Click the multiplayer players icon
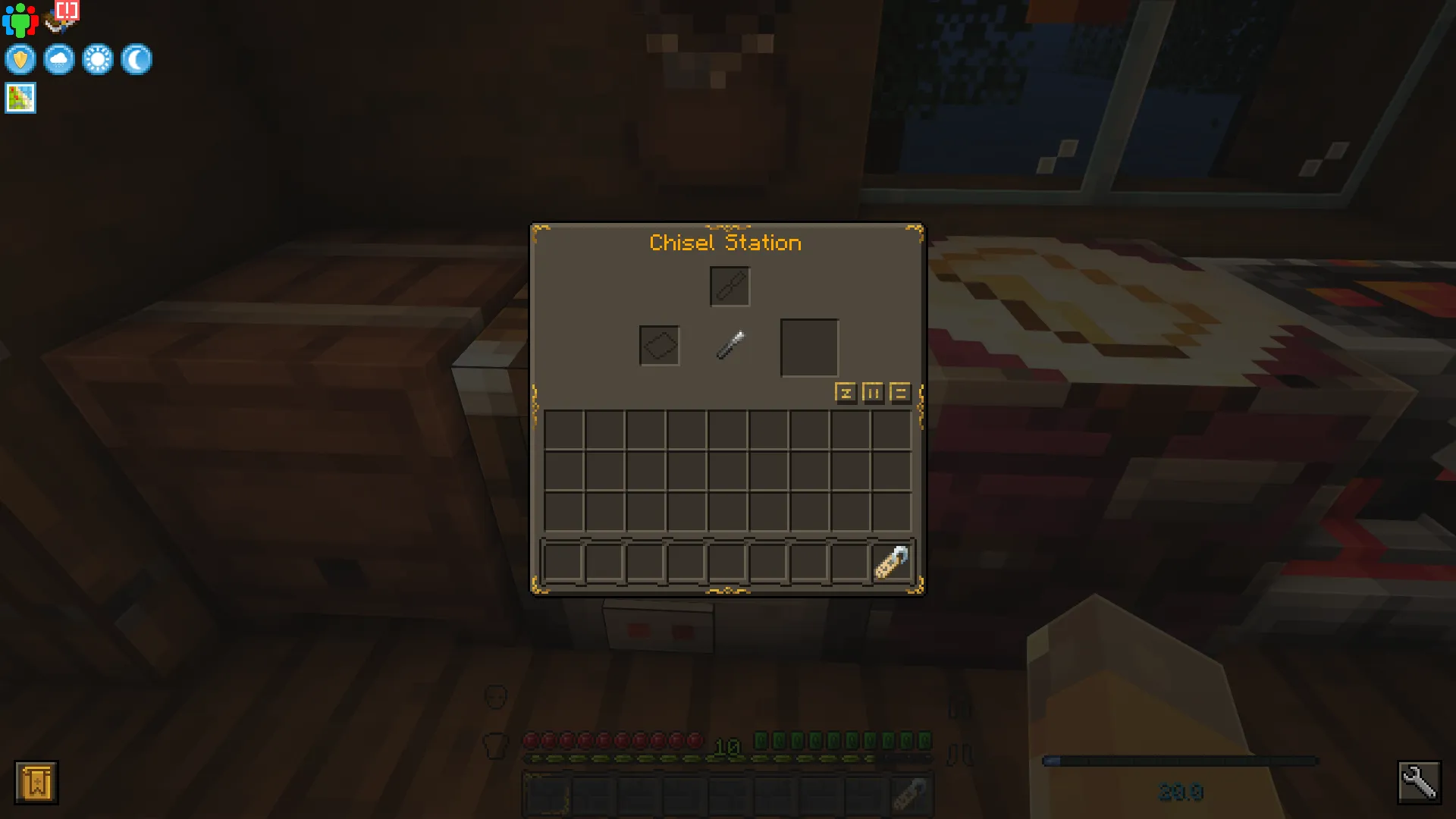Image resolution: width=1456 pixels, height=819 pixels. [20, 20]
